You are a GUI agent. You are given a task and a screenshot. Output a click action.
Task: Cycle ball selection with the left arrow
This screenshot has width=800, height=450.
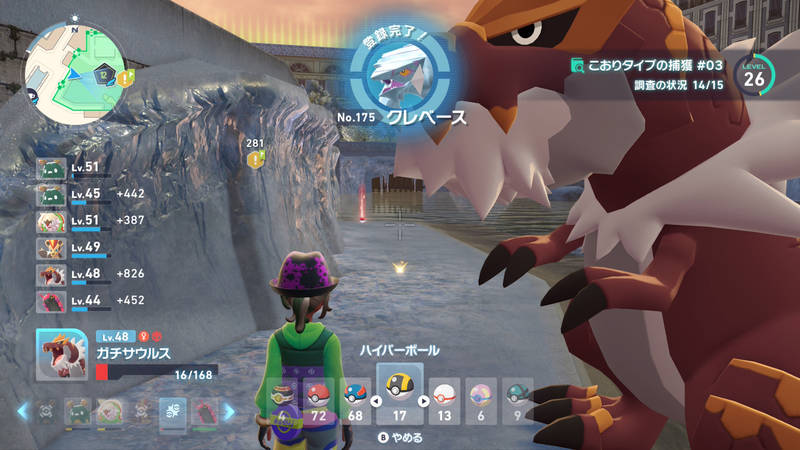click(x=375, y=402)
